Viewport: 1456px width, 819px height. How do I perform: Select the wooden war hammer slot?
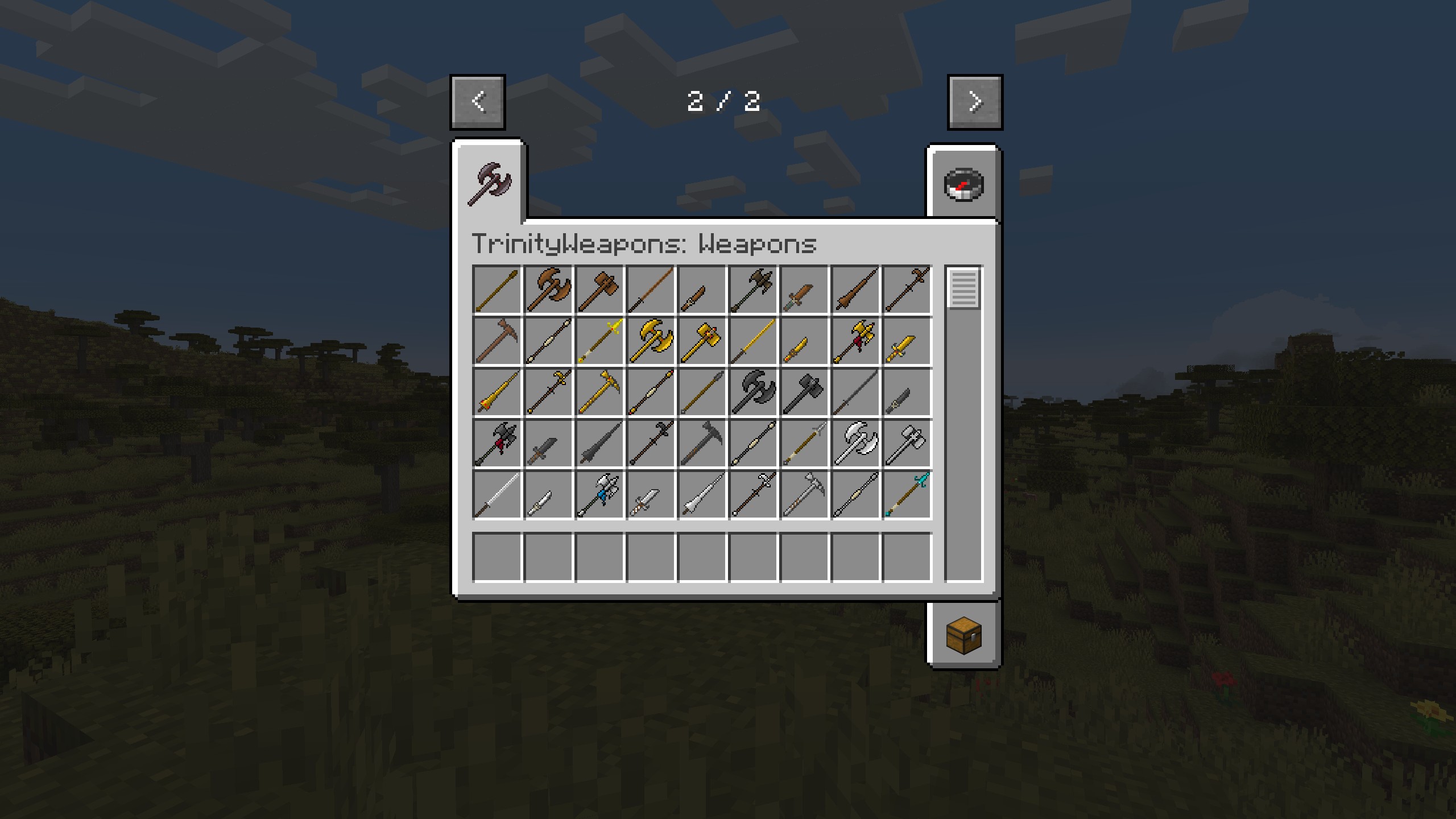coord(599,289)
